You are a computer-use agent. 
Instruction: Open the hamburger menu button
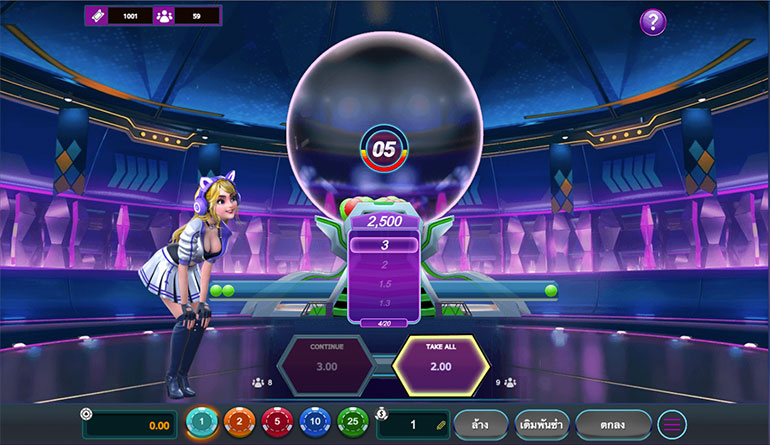(672, 424)
